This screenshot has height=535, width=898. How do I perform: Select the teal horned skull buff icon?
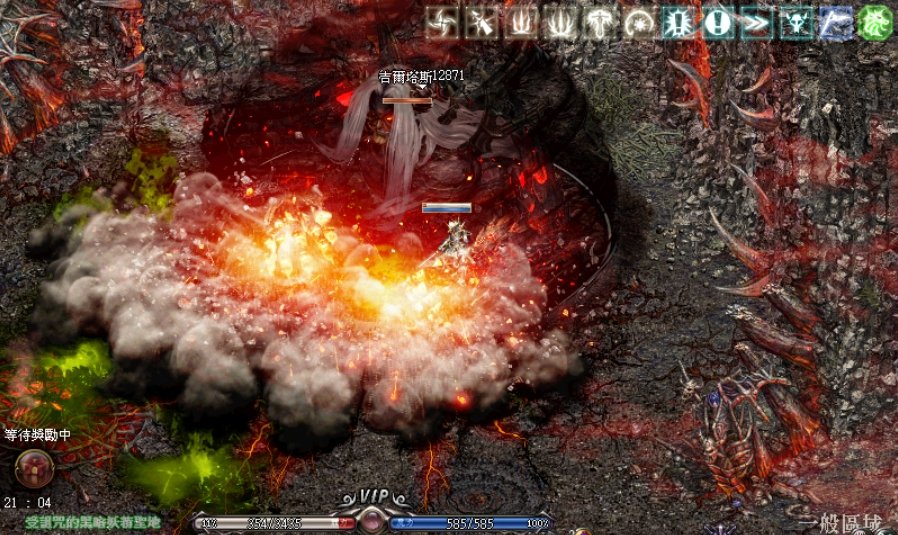pos(796,22)
